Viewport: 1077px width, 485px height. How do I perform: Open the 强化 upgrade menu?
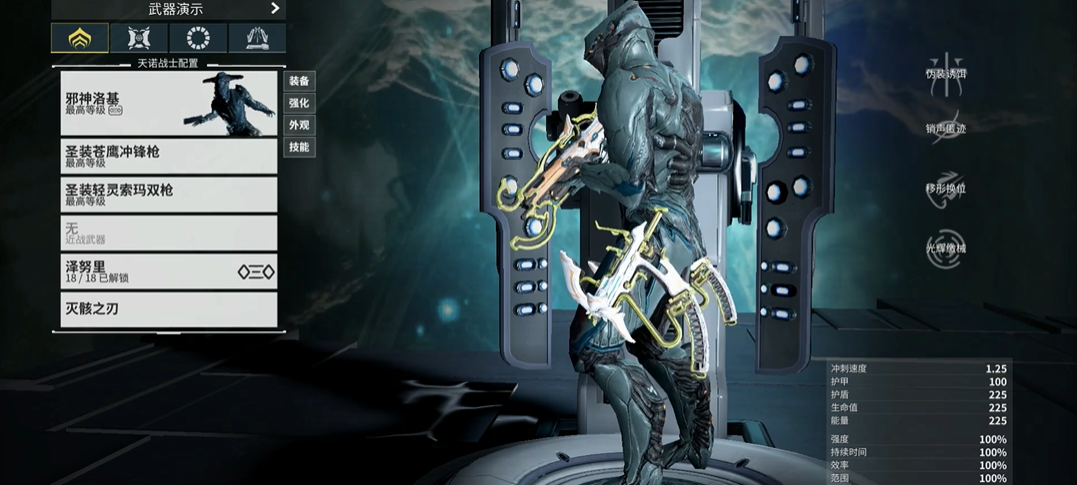coord(299,103)
